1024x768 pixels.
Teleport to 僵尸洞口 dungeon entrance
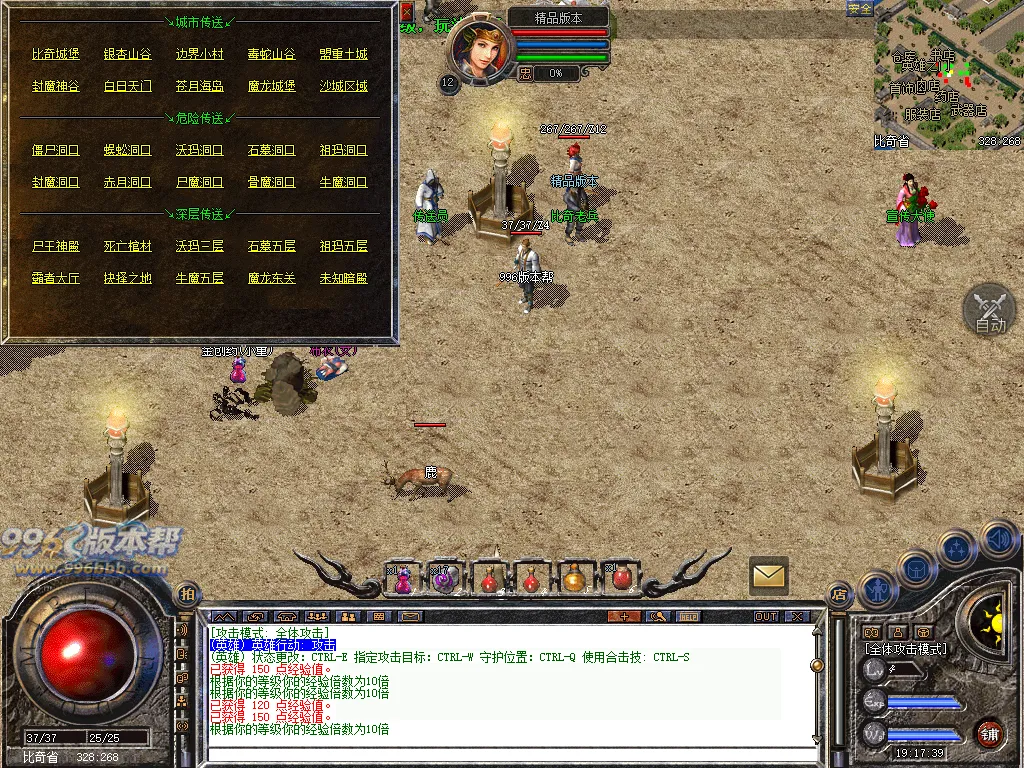coord(55,150)
